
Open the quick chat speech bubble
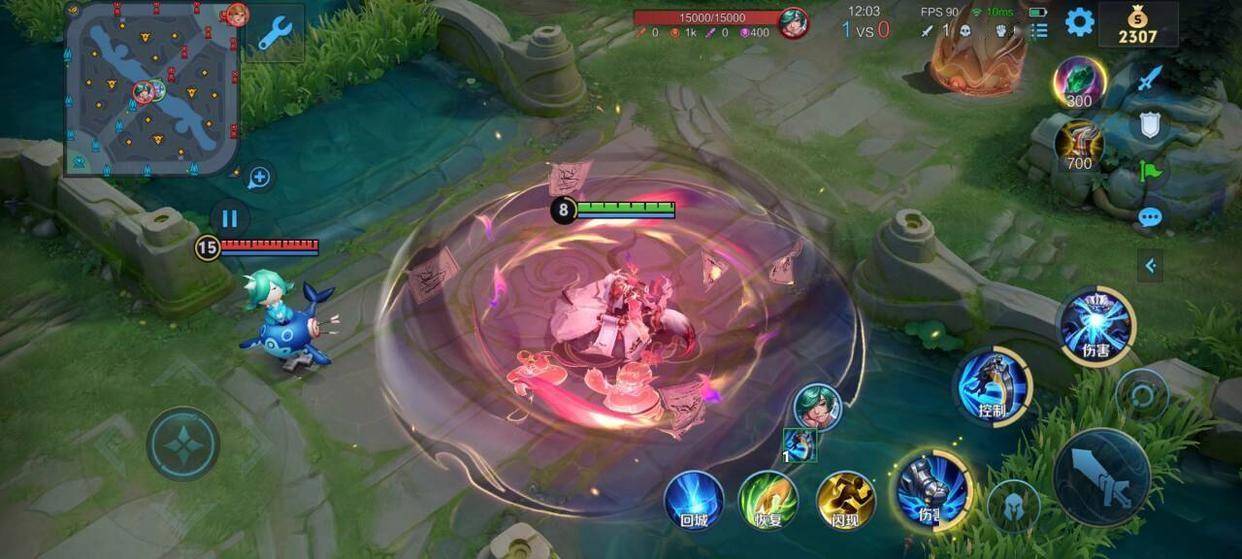tap(1150, 217)
